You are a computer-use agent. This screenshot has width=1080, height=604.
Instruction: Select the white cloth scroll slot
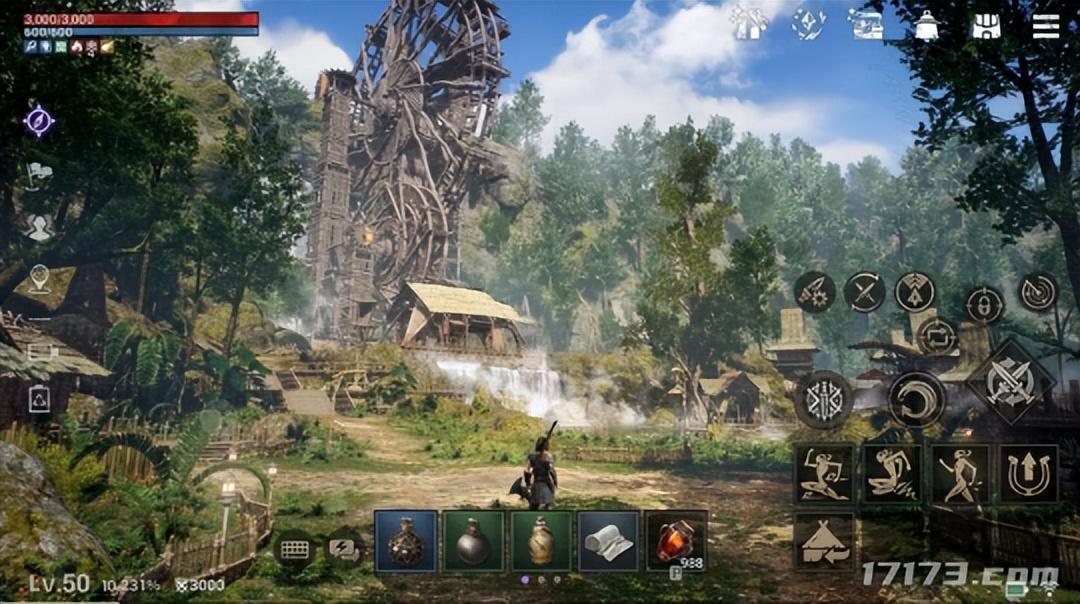608,541
